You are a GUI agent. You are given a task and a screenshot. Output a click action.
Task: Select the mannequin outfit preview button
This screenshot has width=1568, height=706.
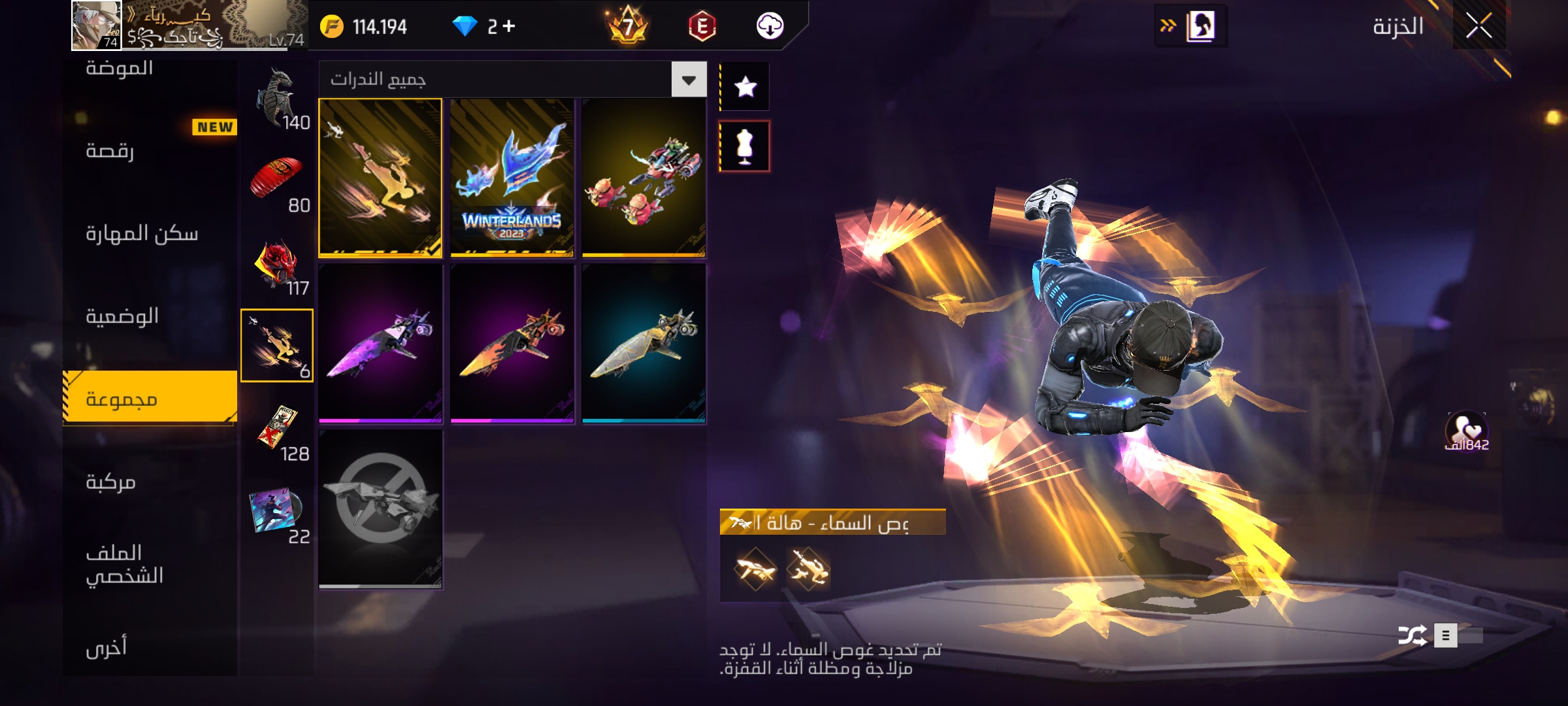click(745, 146)
